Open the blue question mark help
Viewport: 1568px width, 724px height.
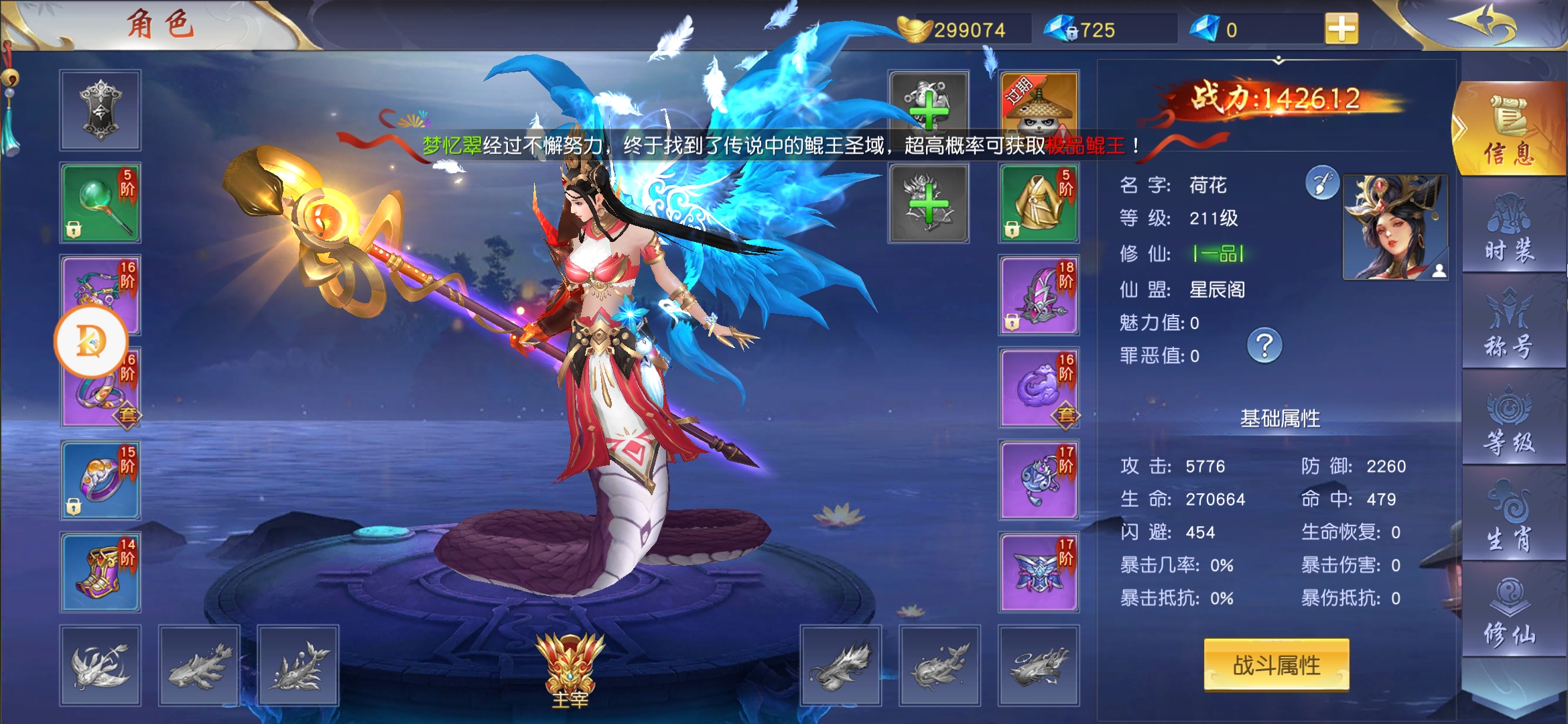click(1264, 346)
